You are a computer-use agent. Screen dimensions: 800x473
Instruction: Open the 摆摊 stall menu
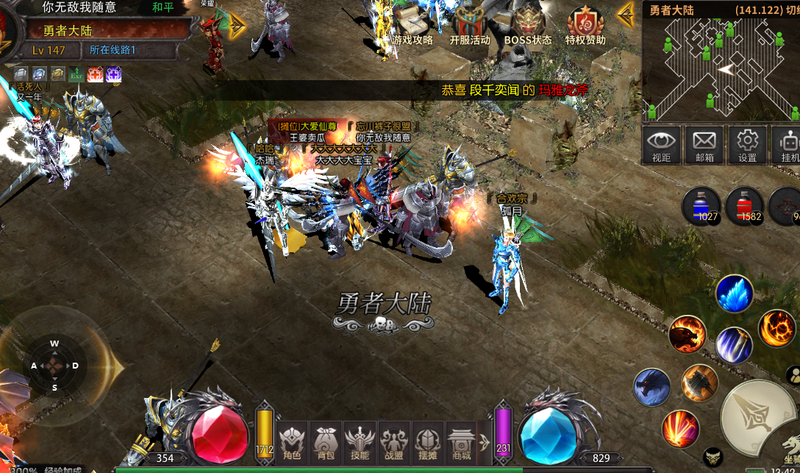(x=427, y=440)
